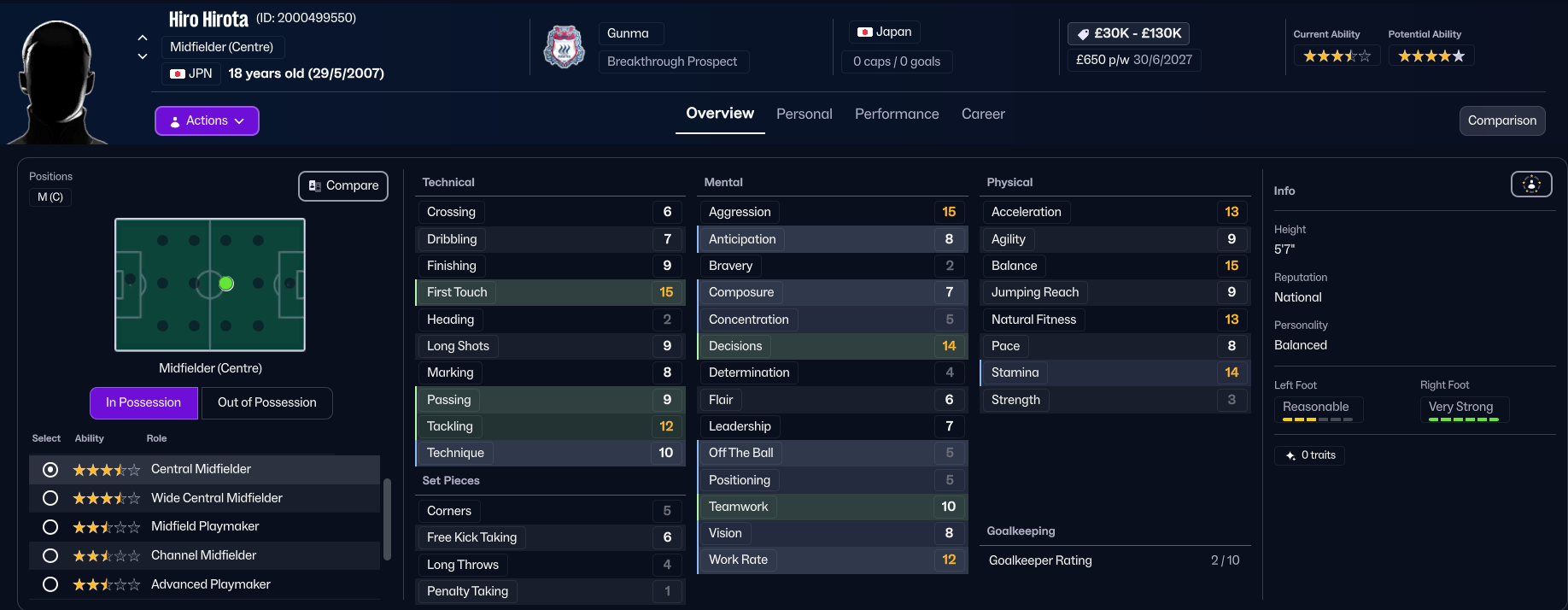The width and height of the screenshot is (1568, 610).
Task: Switch to the Personal tab
Action: click(x=804, y=114)
